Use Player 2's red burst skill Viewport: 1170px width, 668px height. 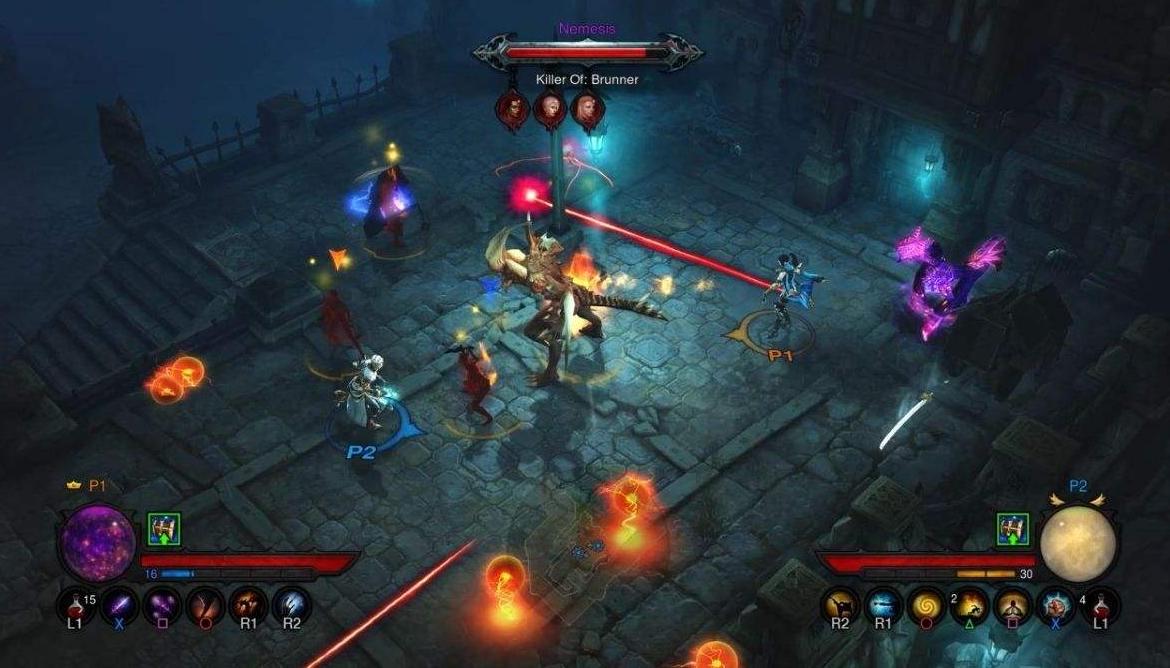tap(1057, 605)
